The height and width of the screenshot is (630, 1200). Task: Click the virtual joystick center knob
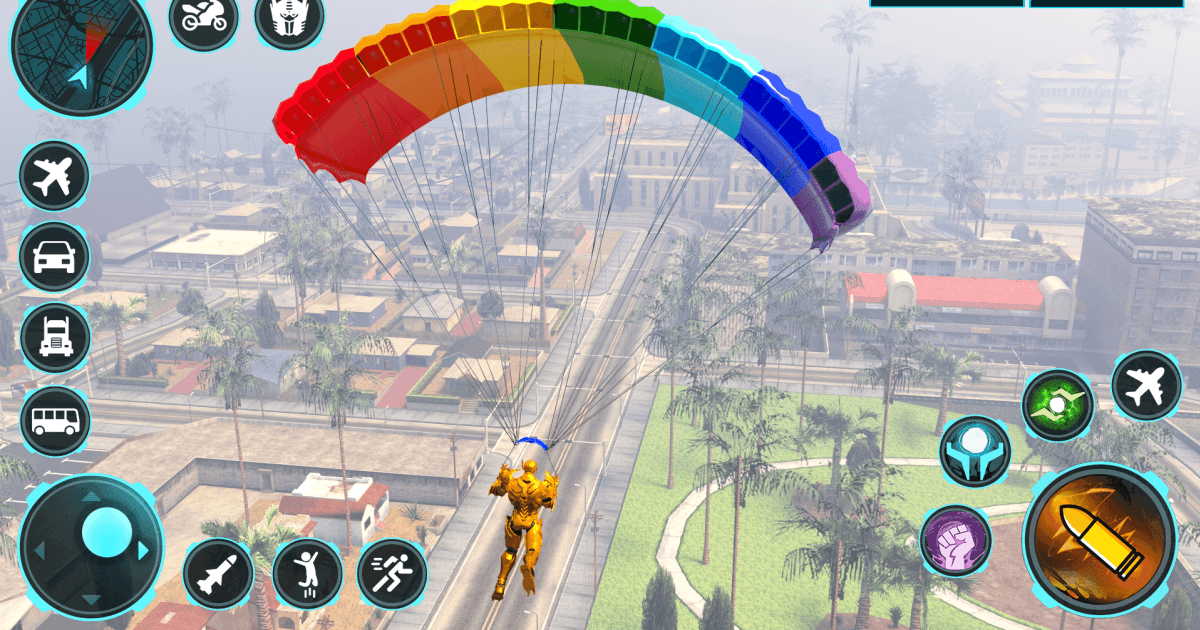point(107,532)
